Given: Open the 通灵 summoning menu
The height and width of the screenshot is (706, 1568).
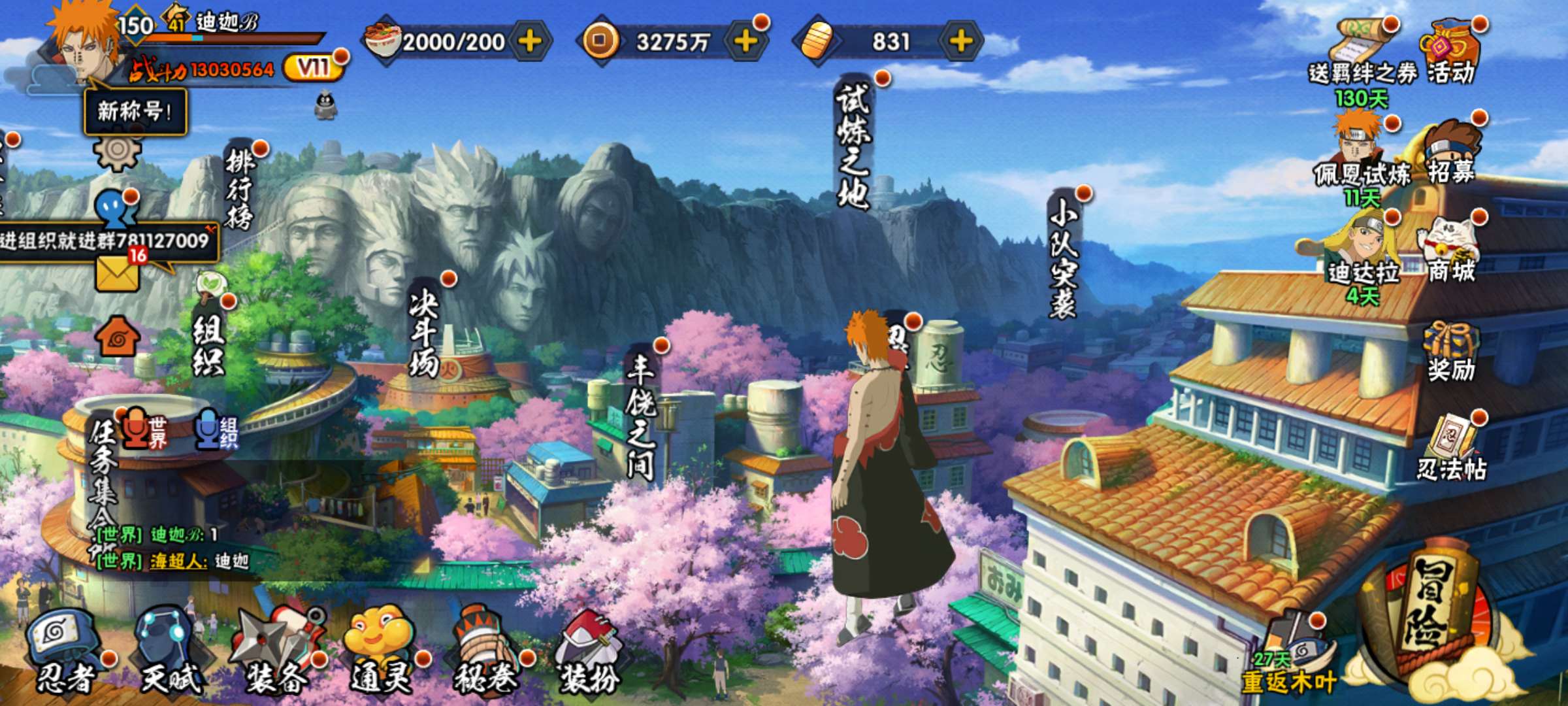Looking at the screenshot, I should (x=382, y=650).
